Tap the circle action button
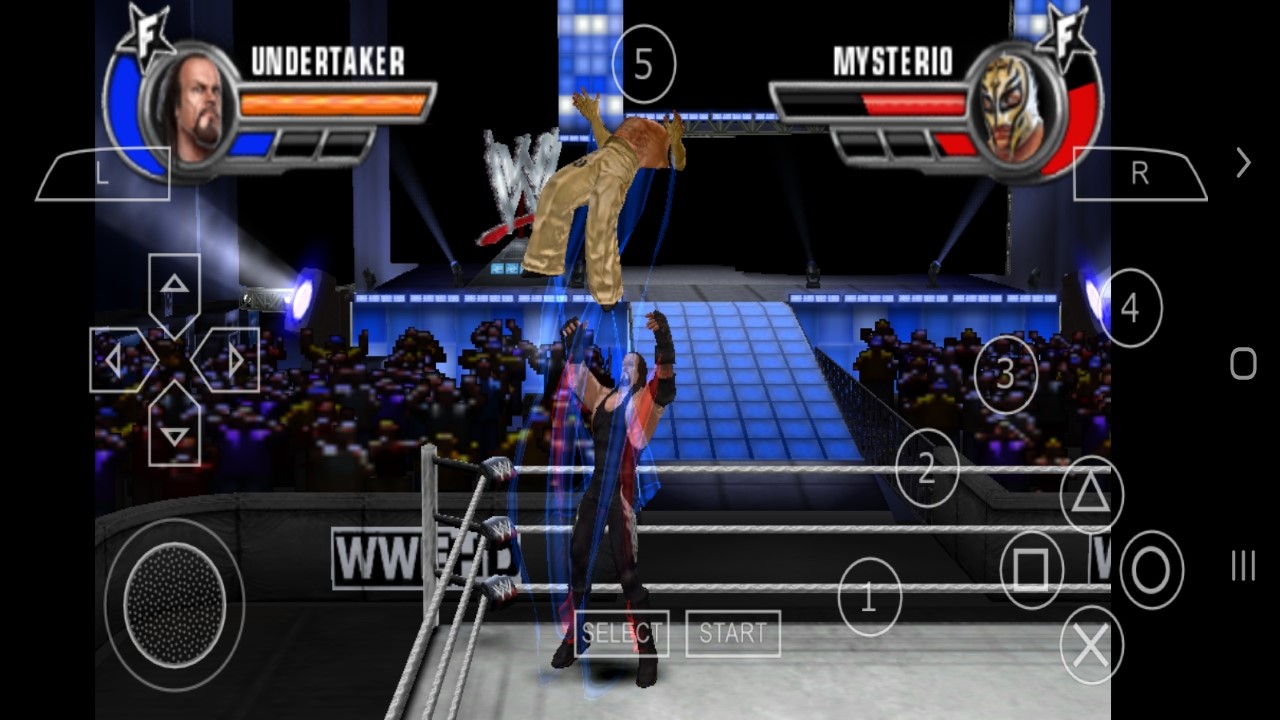The image size is (1280, 720). click(1151, 570)
